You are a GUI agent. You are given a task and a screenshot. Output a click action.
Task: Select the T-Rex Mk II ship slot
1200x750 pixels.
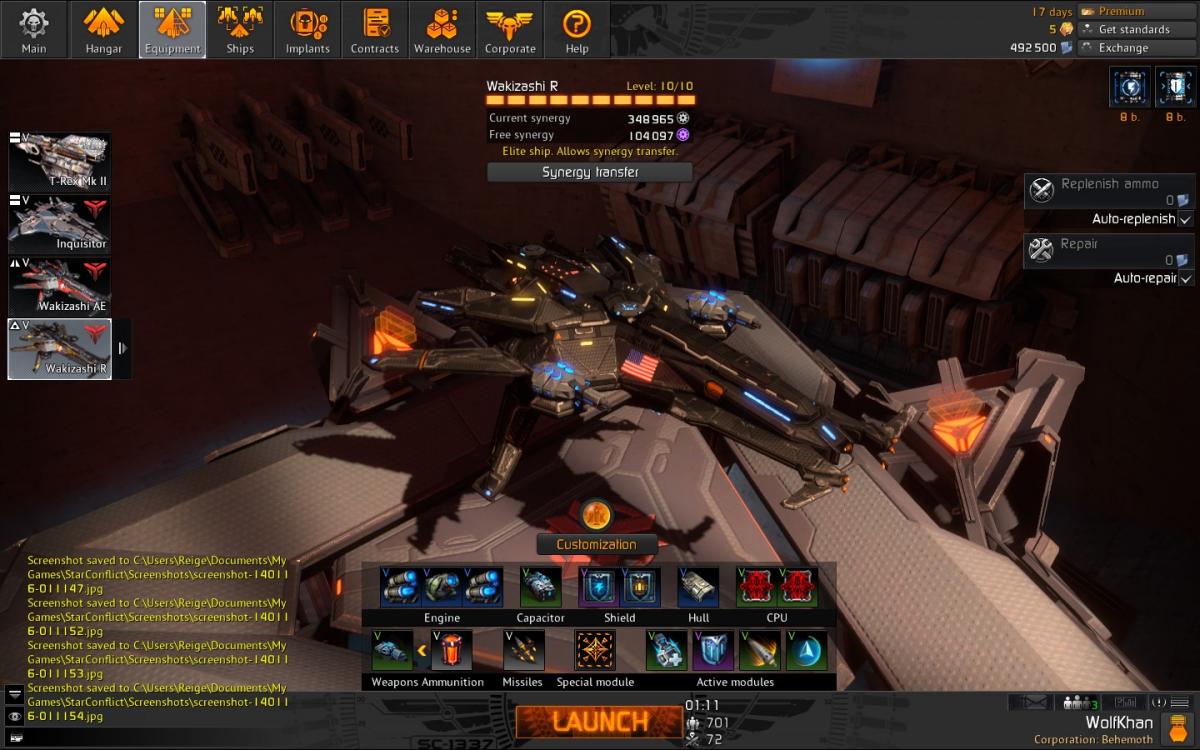[x=60, y=162]
